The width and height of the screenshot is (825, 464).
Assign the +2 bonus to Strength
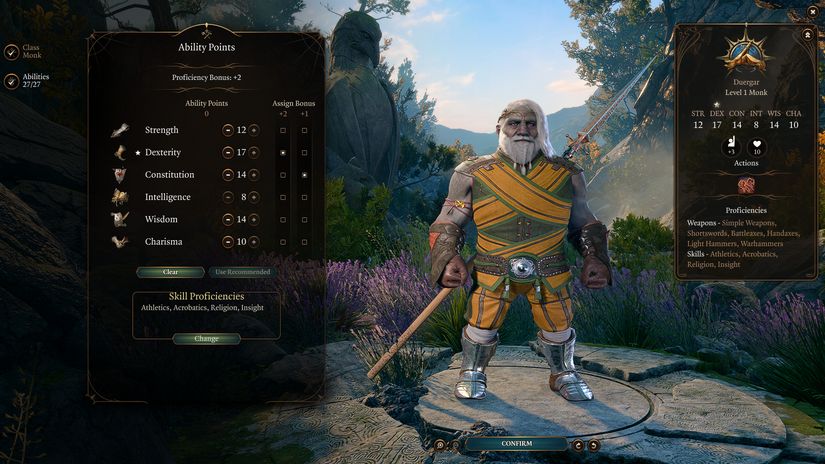(x=283, y=130)
